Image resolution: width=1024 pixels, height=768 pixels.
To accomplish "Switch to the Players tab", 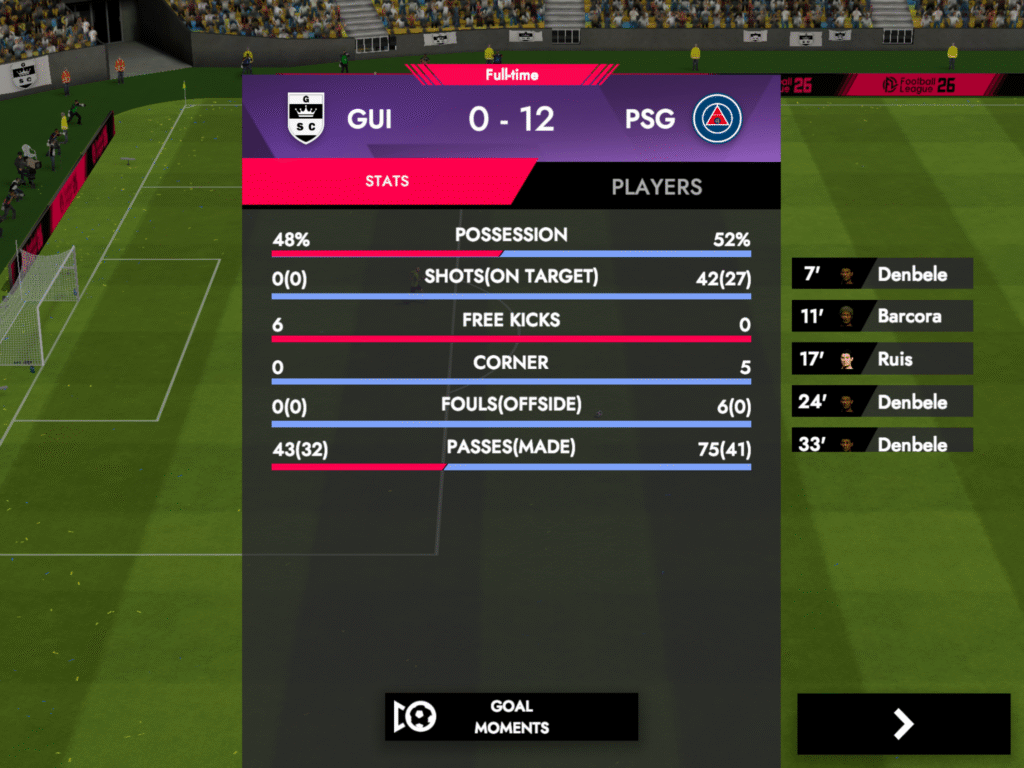I will [656, 186].
